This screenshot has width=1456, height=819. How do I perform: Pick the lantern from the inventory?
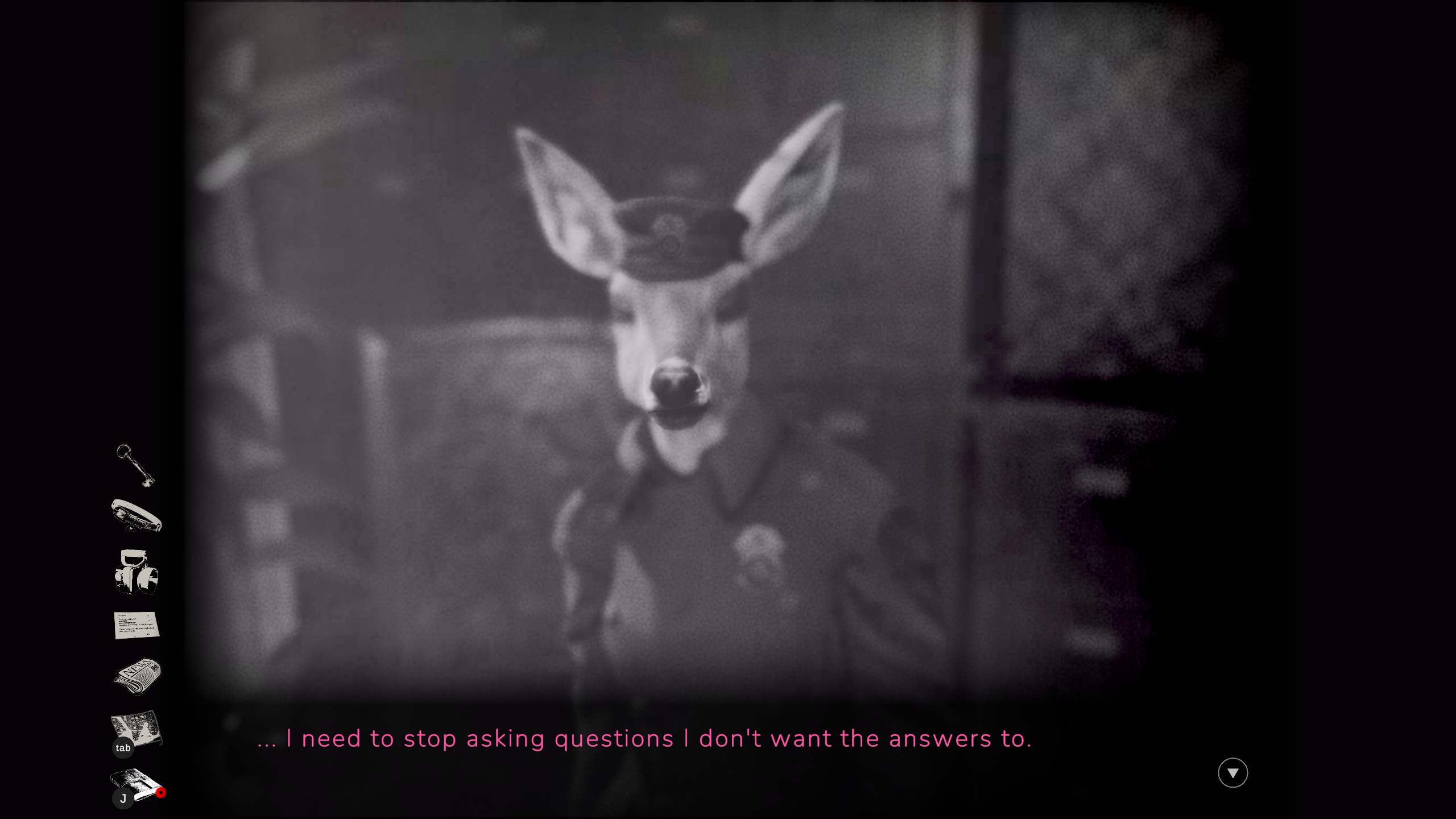[136, 572]
